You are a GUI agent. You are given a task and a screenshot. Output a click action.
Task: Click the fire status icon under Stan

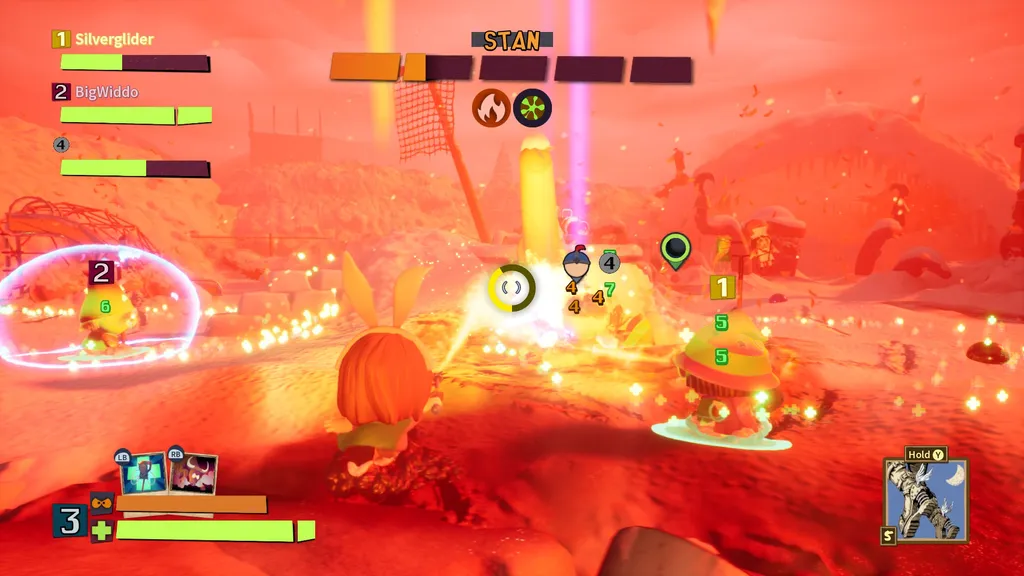point(491,108)
